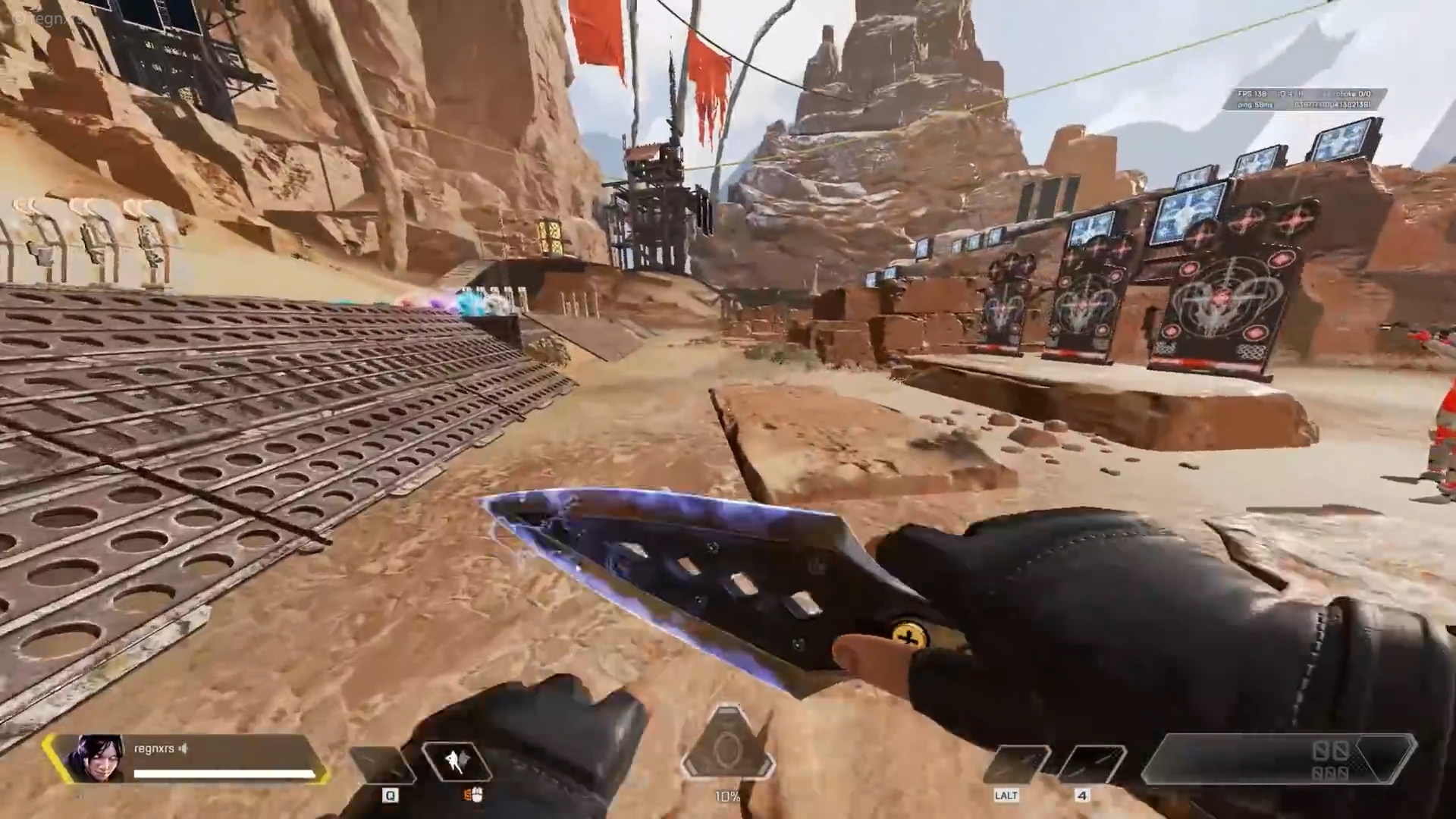
Task: Click the empty weapon panel
Action: point(1278,759)
